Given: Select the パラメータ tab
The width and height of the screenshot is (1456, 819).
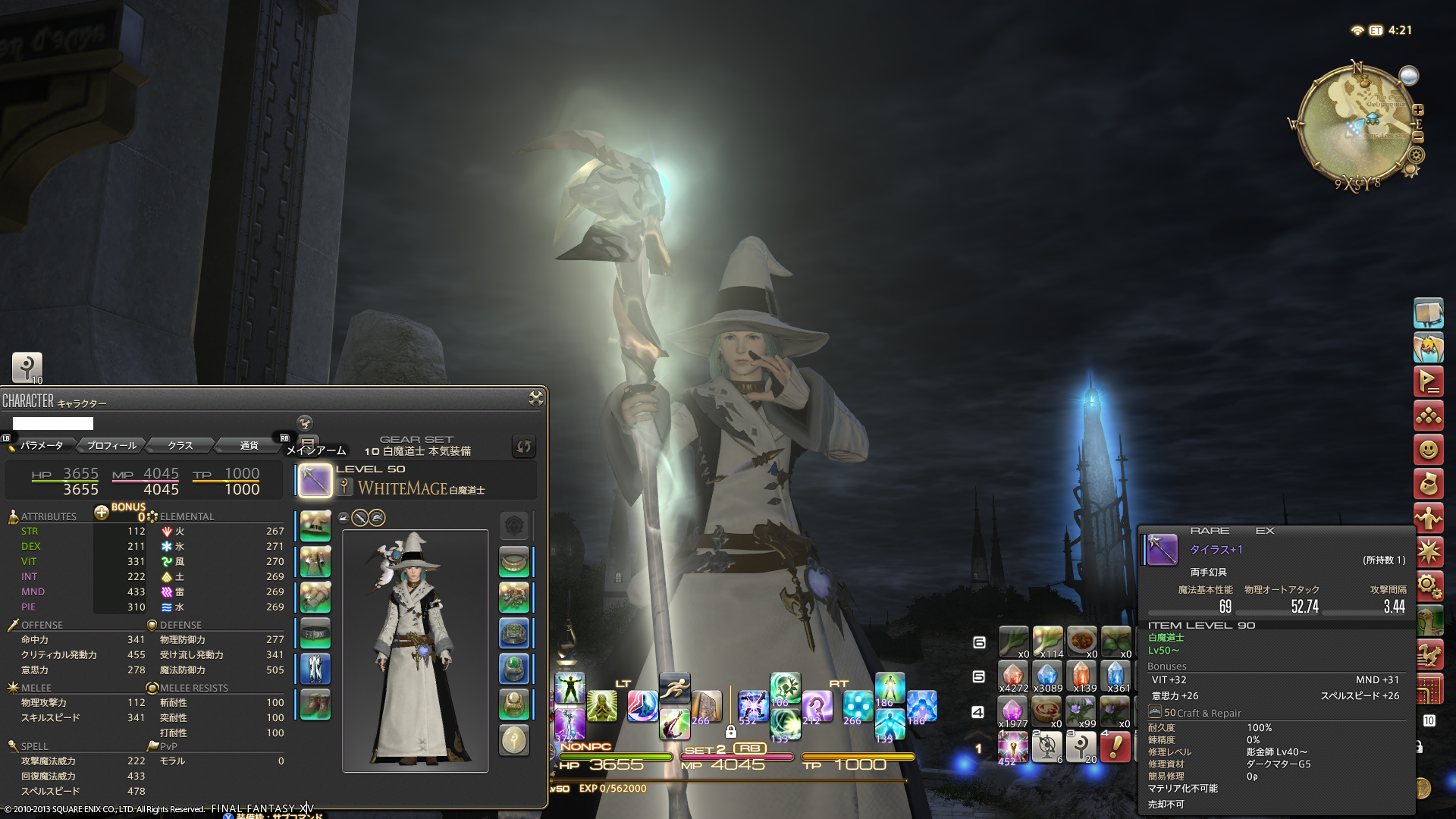Looking at the screenshot, I should 42,445.
